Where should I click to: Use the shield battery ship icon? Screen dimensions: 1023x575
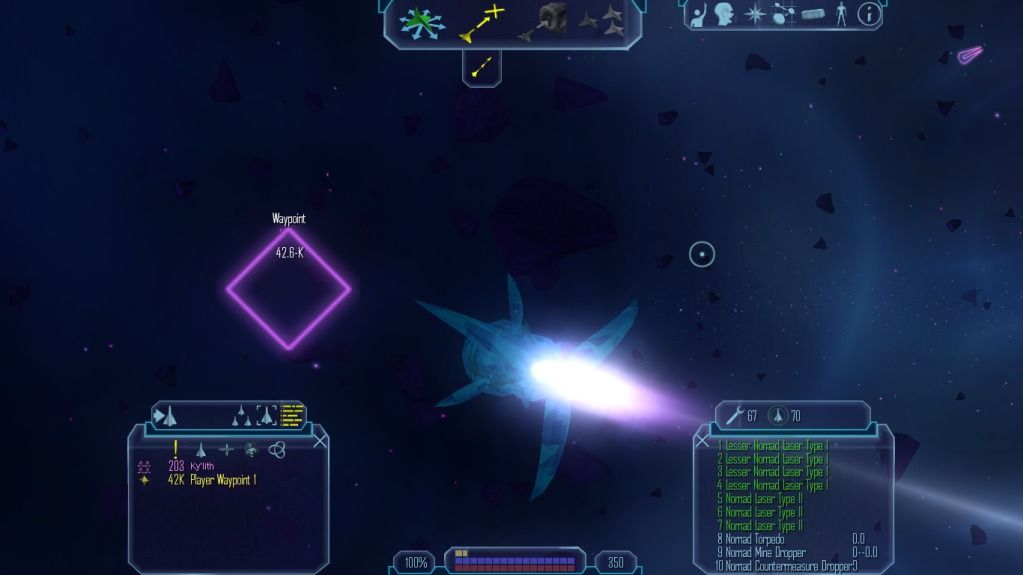778,415
